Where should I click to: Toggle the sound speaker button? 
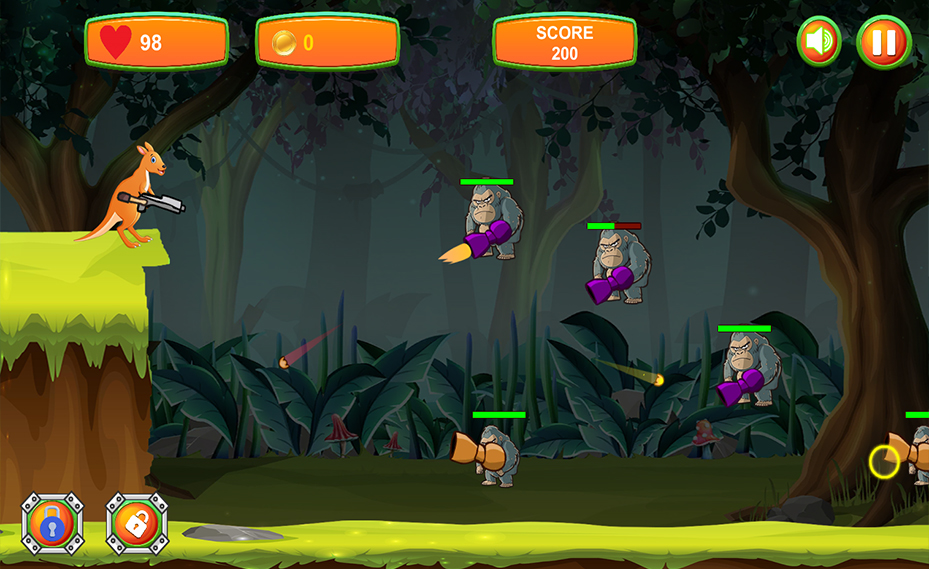click(819, 43)
